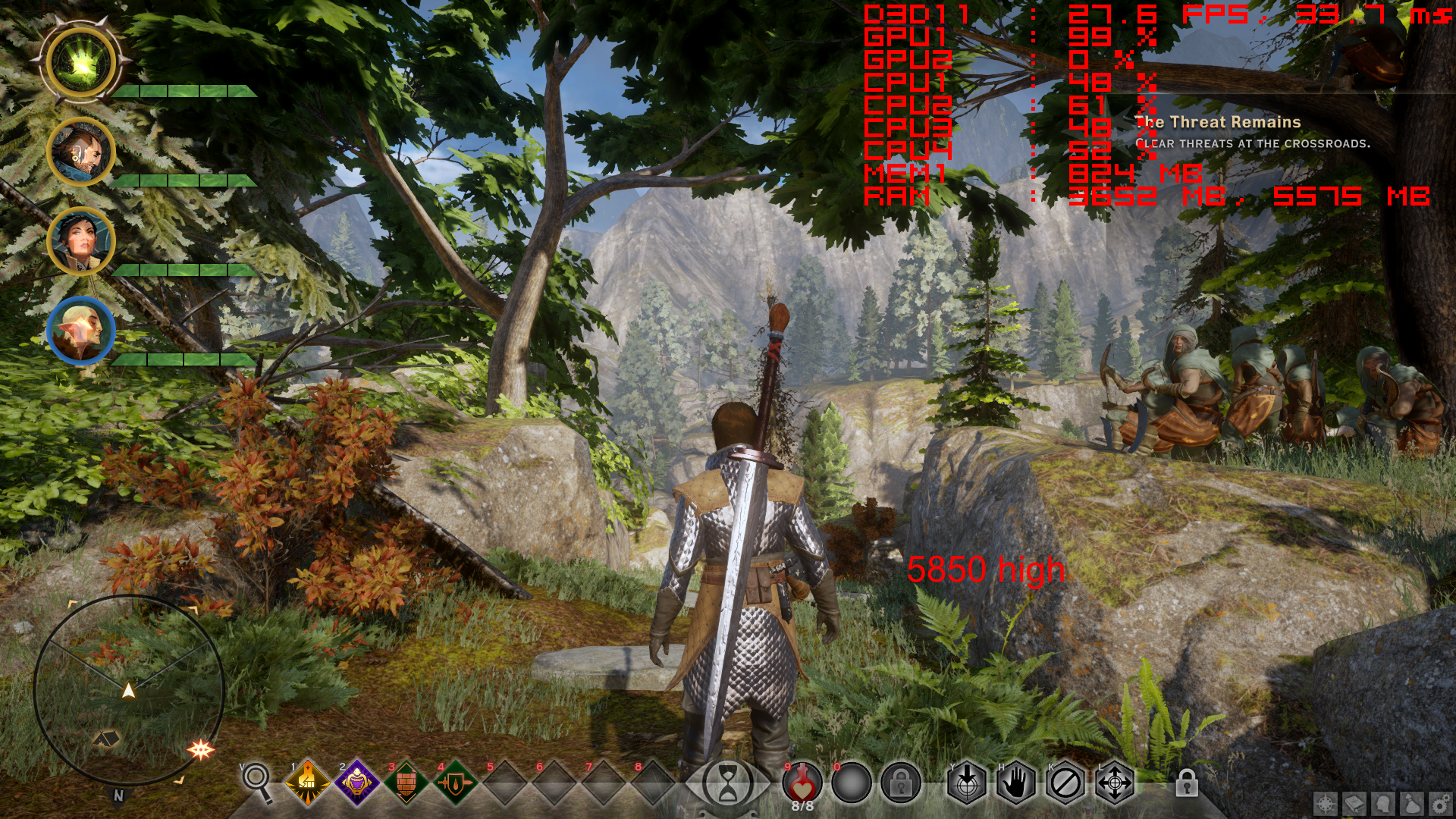
Task: Open the gear settings icon
Action: 1440,803
